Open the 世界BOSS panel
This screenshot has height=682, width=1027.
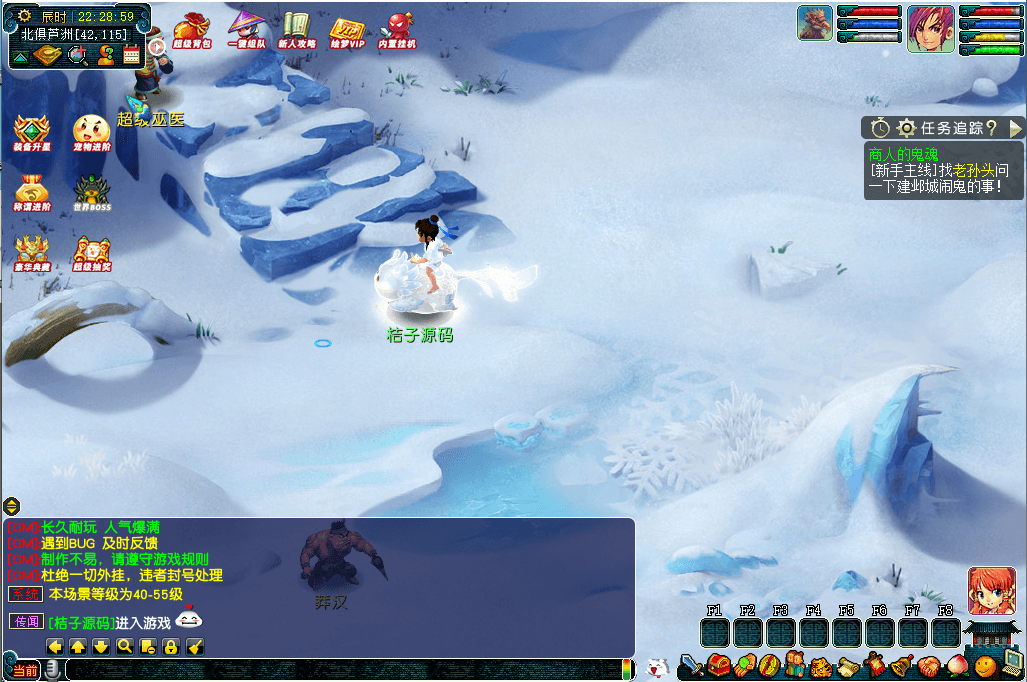point(91,193)
